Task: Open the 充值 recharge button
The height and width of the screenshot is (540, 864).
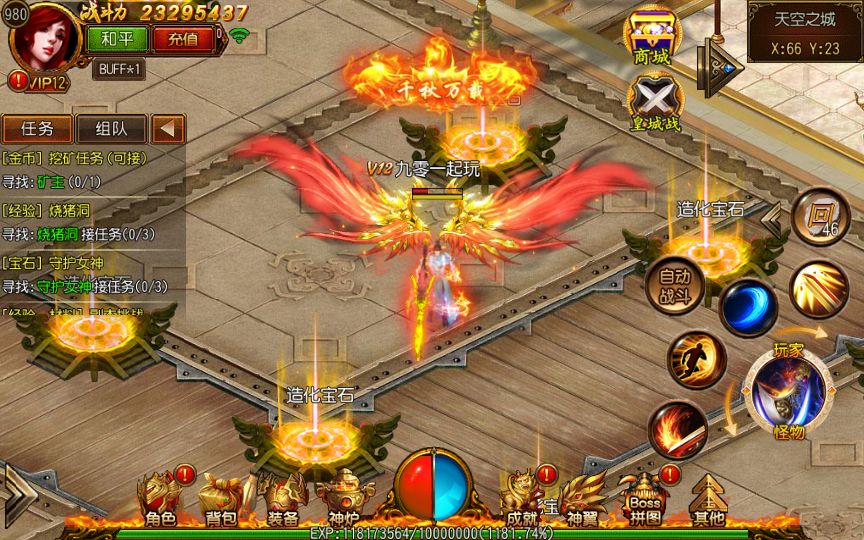Action: (x=183, y=39)
